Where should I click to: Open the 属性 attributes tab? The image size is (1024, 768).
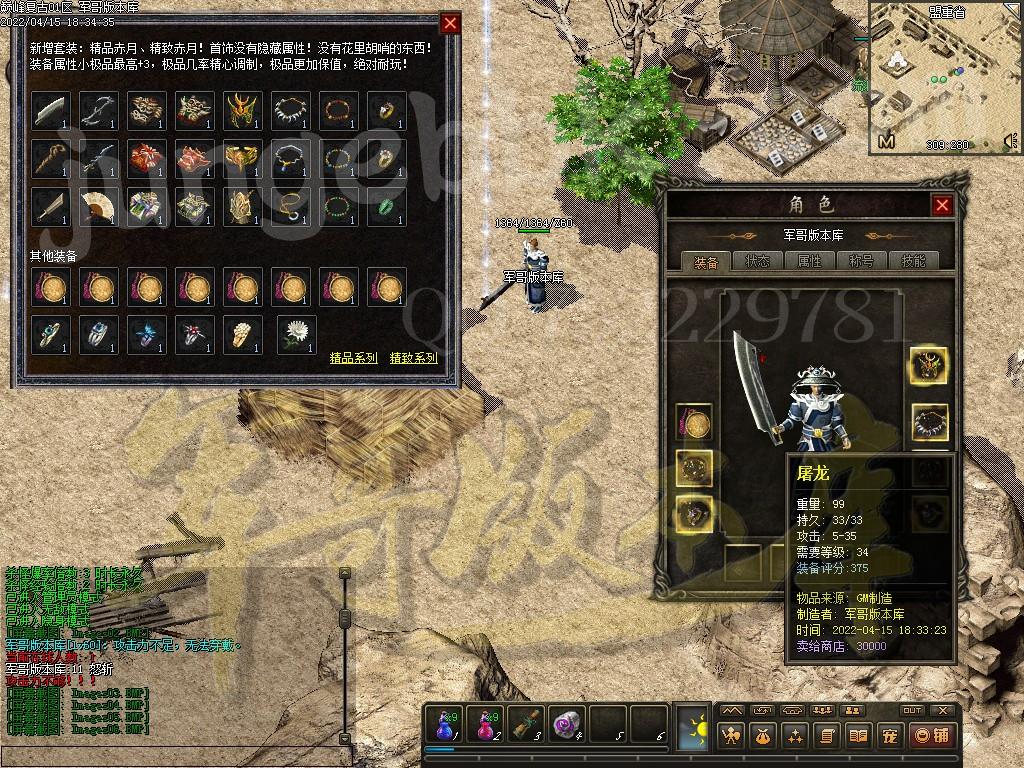[809, 261]
